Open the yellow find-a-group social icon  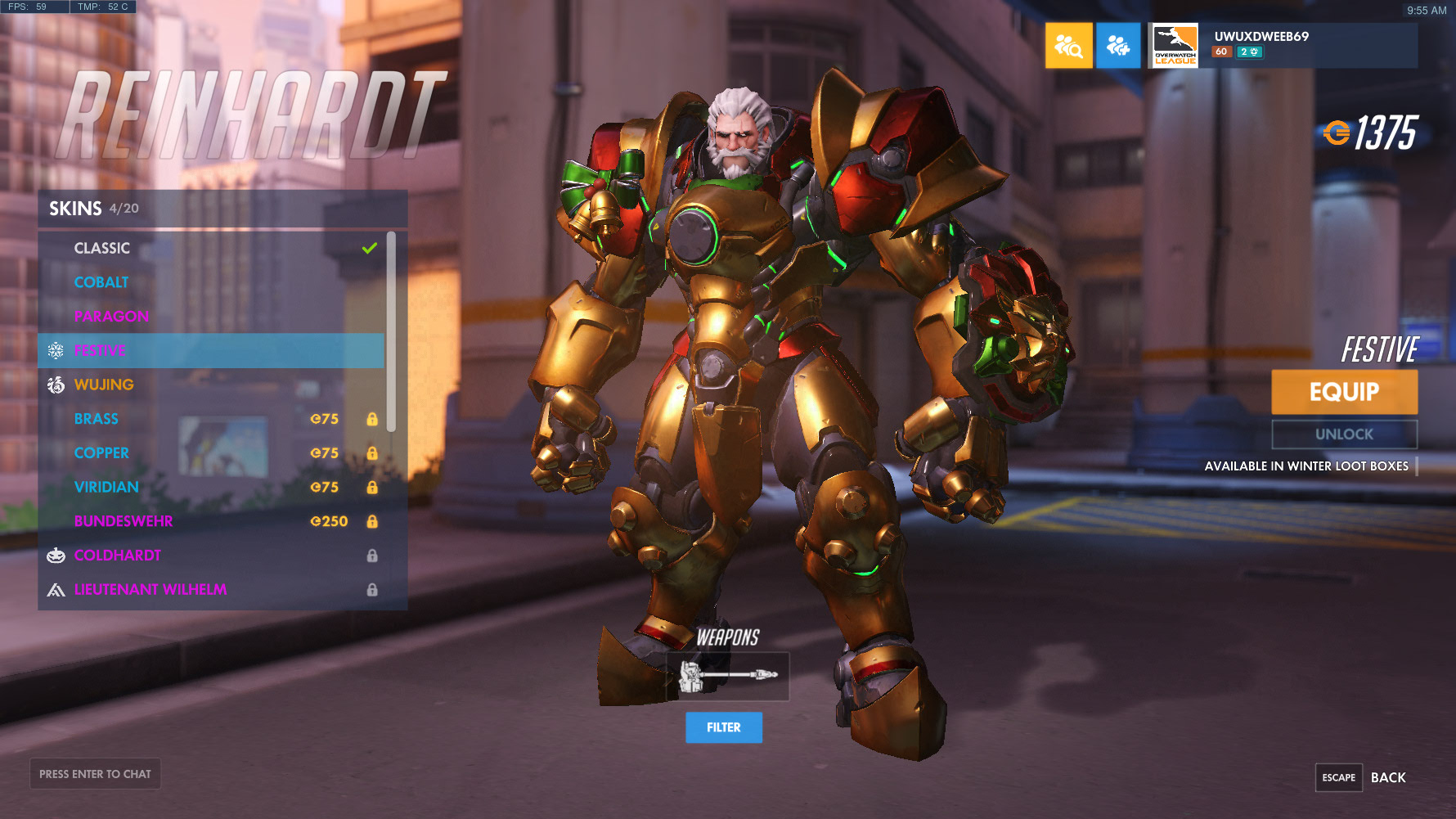tap(1067, 45)
